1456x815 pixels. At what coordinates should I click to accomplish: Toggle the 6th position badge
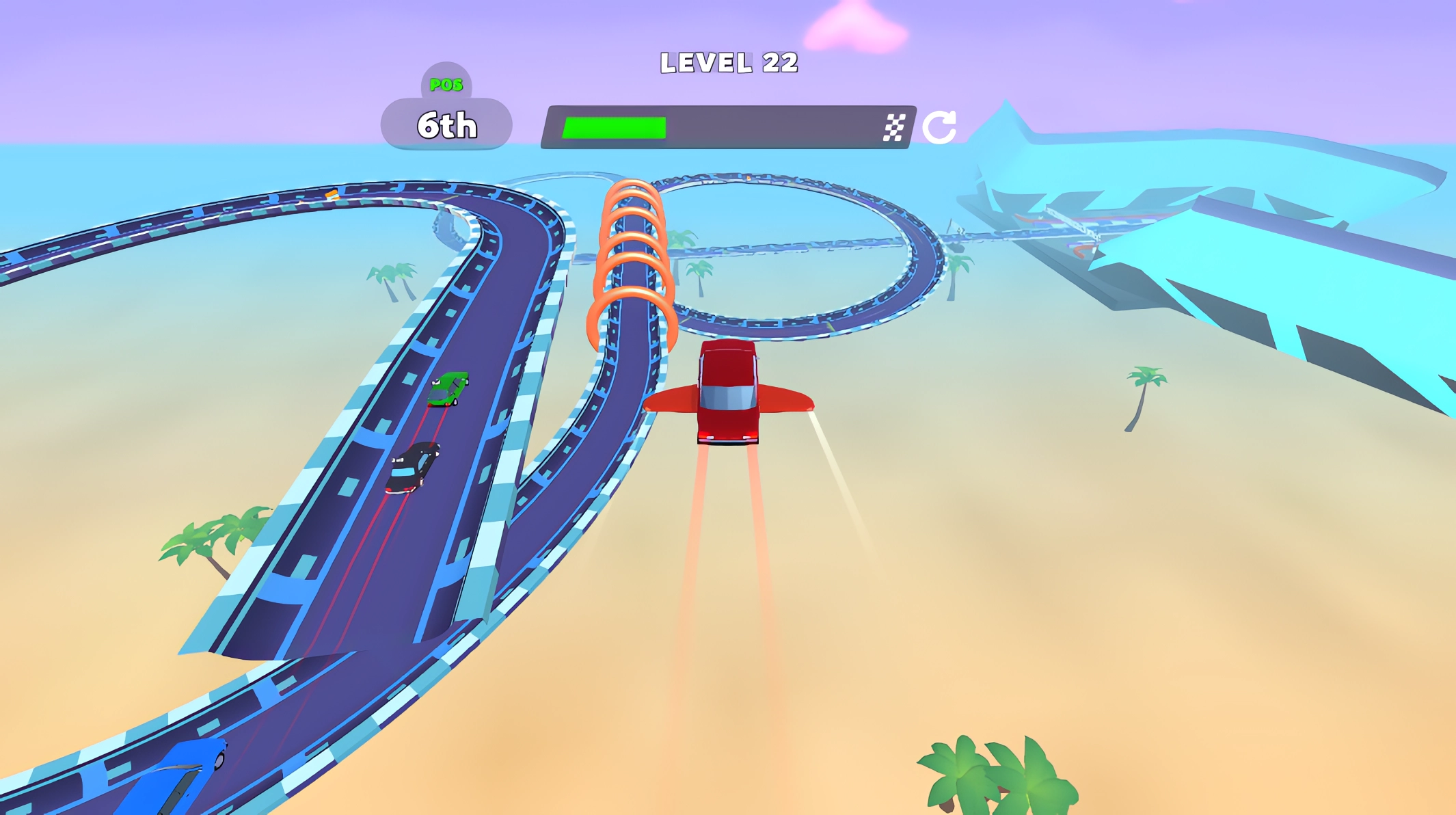pyautogui.click(x=448, y=125)
